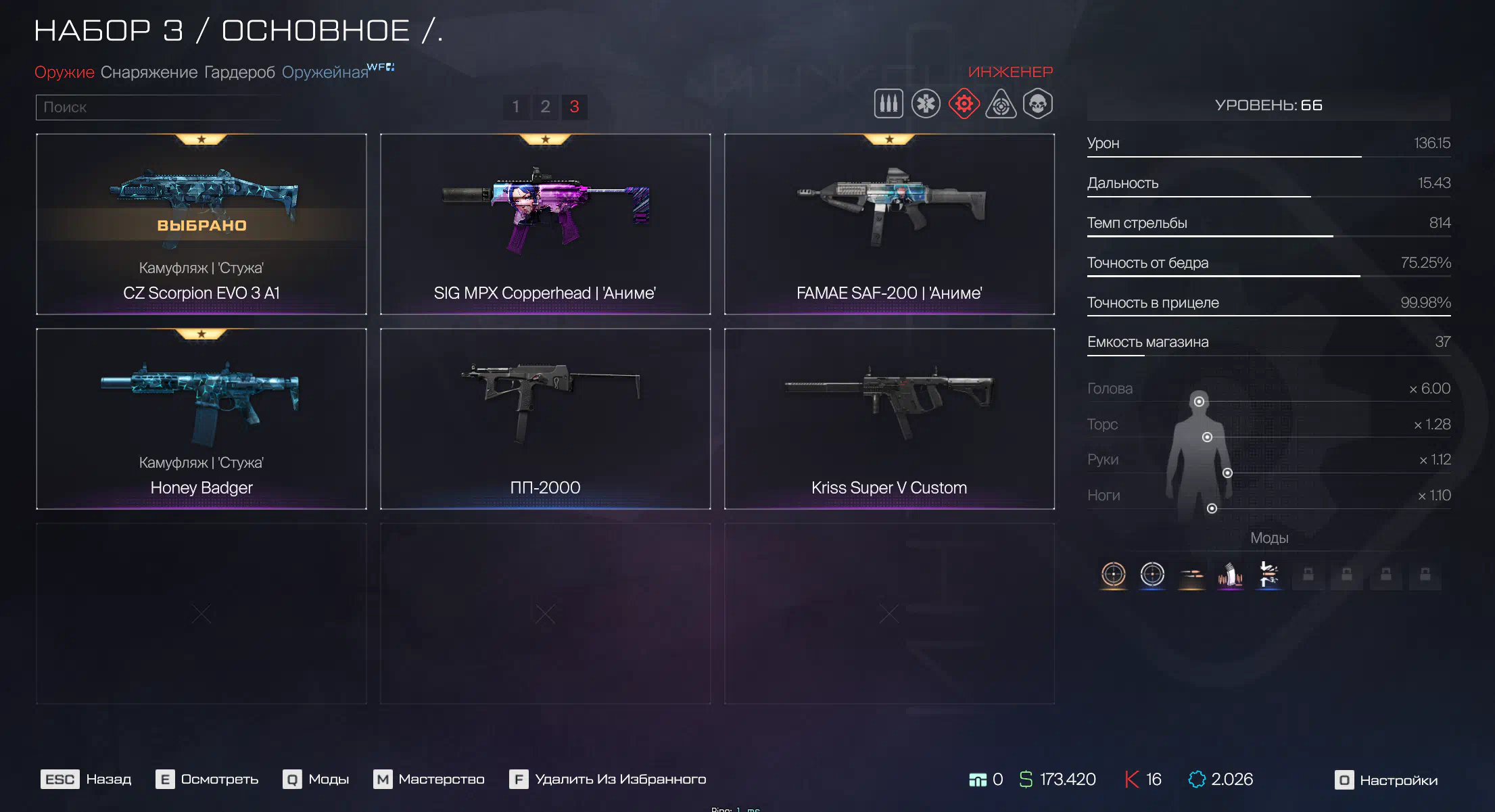This screenshot has height=812, width=1495.
Task: Click the Назад back button
Action: coord(87,780)
